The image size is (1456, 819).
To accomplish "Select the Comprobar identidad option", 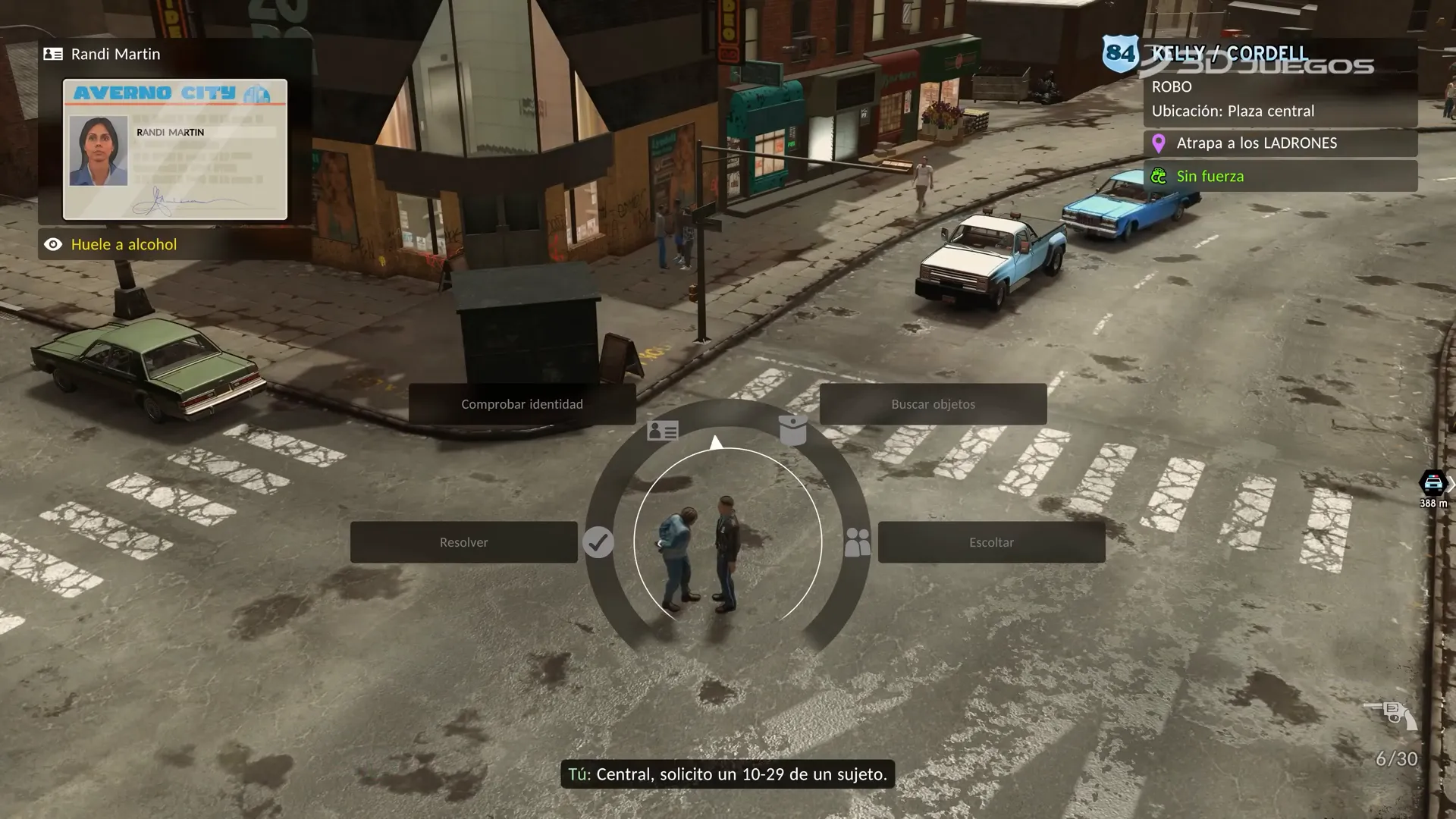I will coord(522,404).
